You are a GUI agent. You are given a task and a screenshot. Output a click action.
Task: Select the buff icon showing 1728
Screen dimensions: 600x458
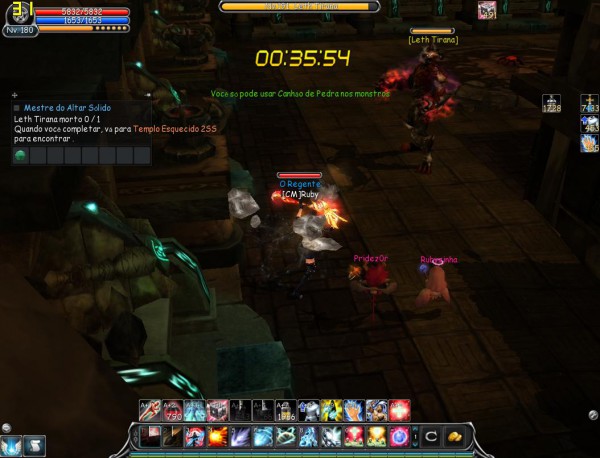(552, 102)
